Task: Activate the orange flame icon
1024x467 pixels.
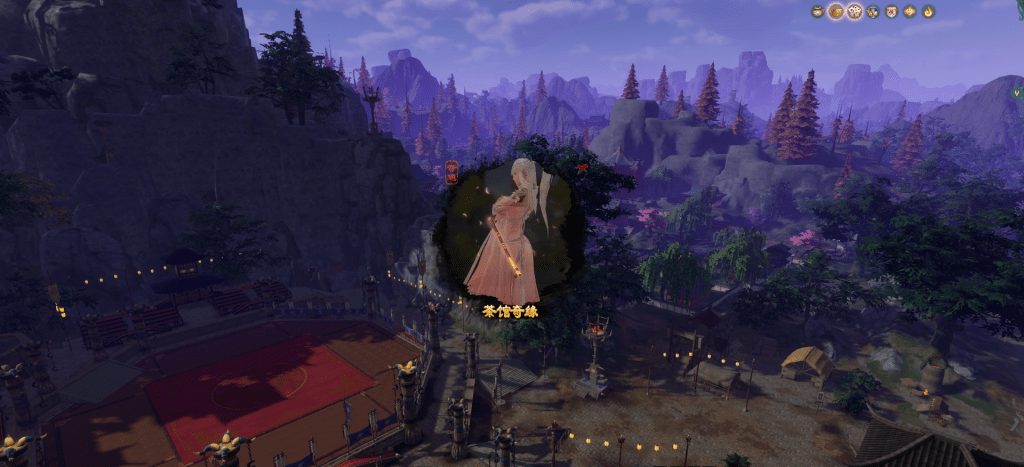Action: [928, 11]
